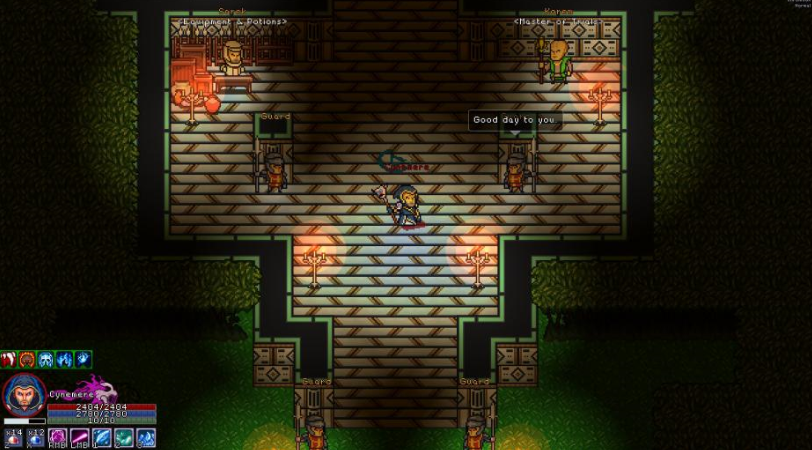Click the hooded Cynemere character portrait
The height and width of the screenshot is (450, 812).
point(23,396)
